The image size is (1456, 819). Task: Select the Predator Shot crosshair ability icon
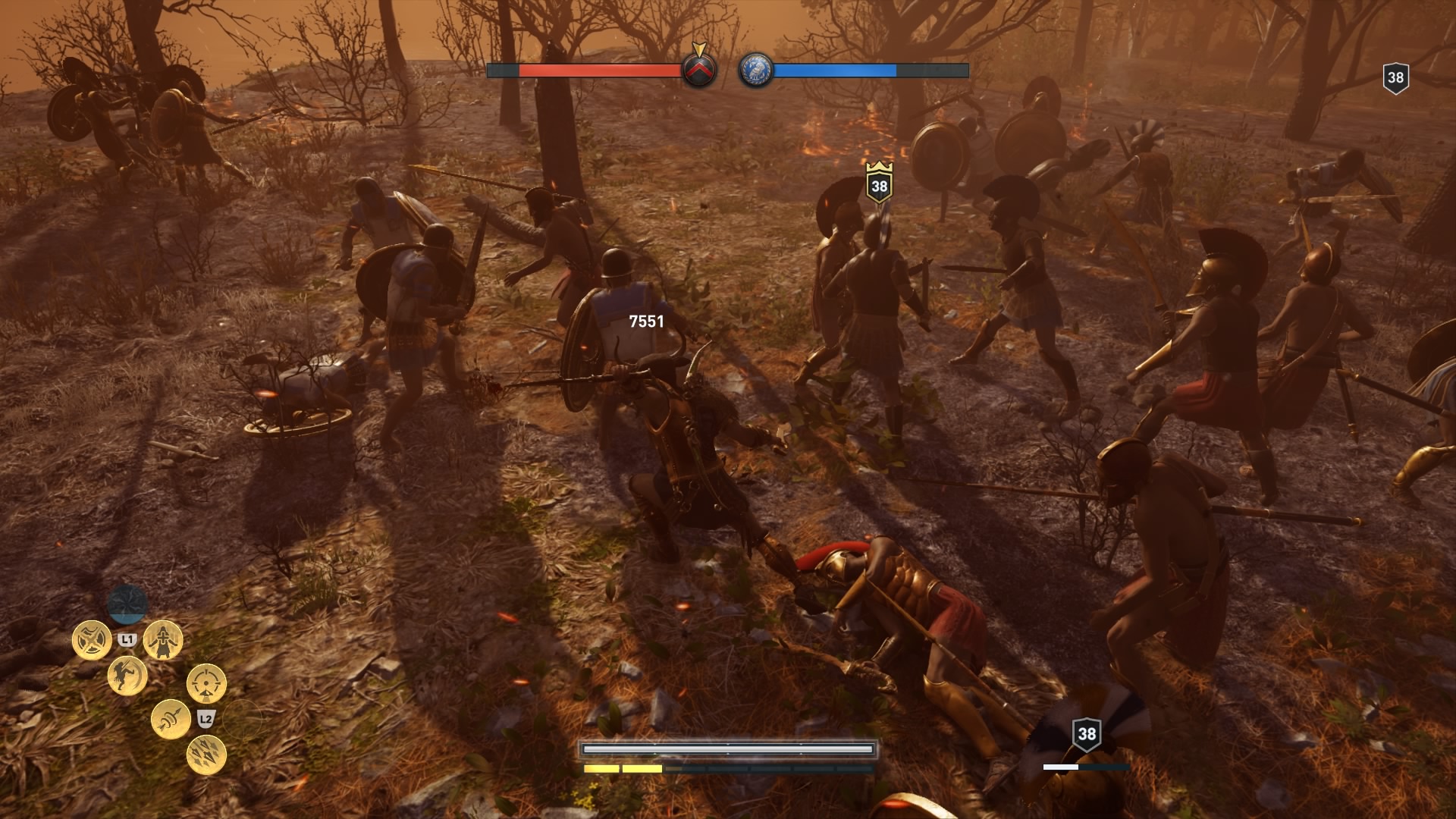tap(205, 684)
